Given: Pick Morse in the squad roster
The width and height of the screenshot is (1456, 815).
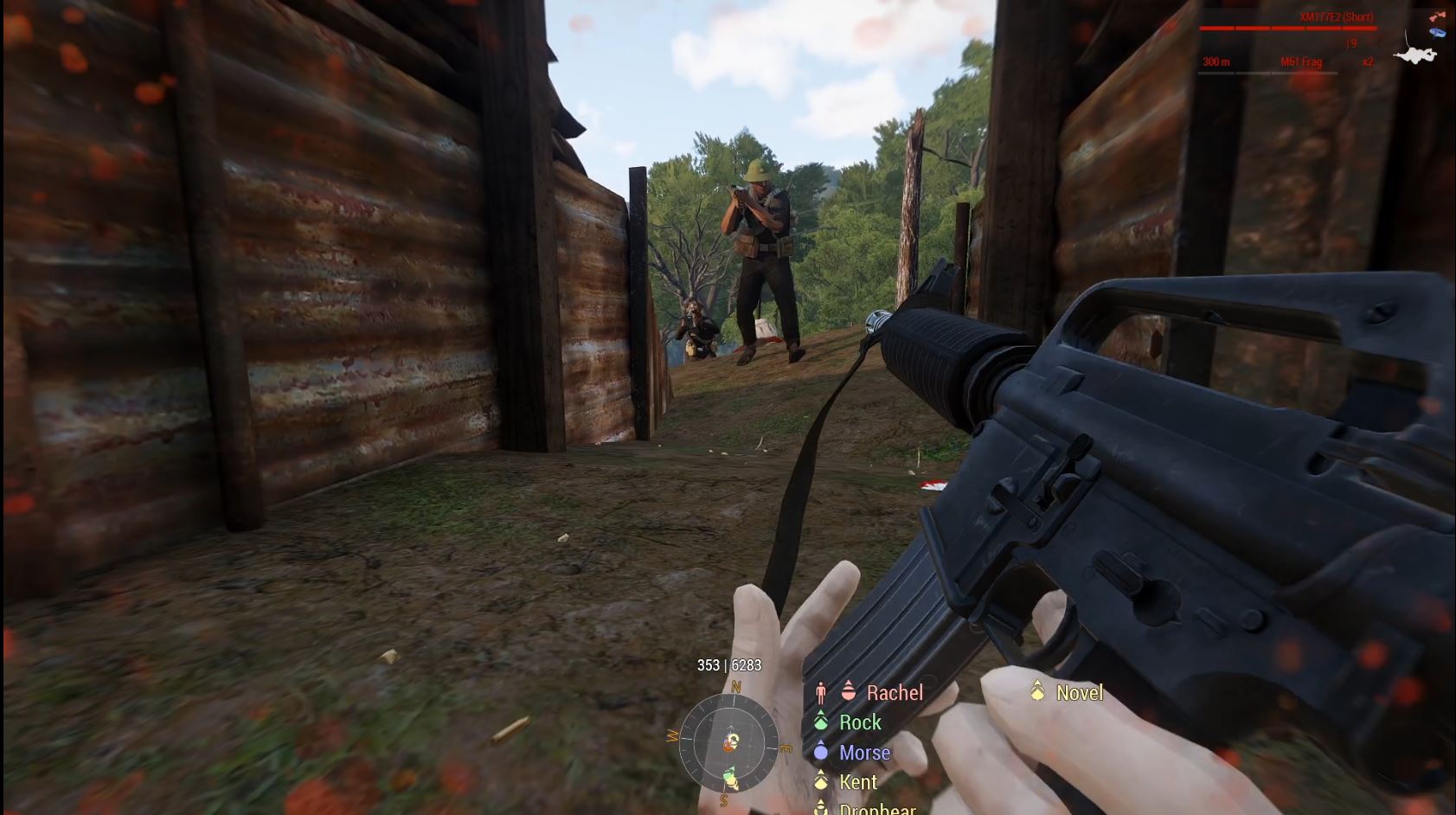Looking at the screenshot, I should pos(863,753).
